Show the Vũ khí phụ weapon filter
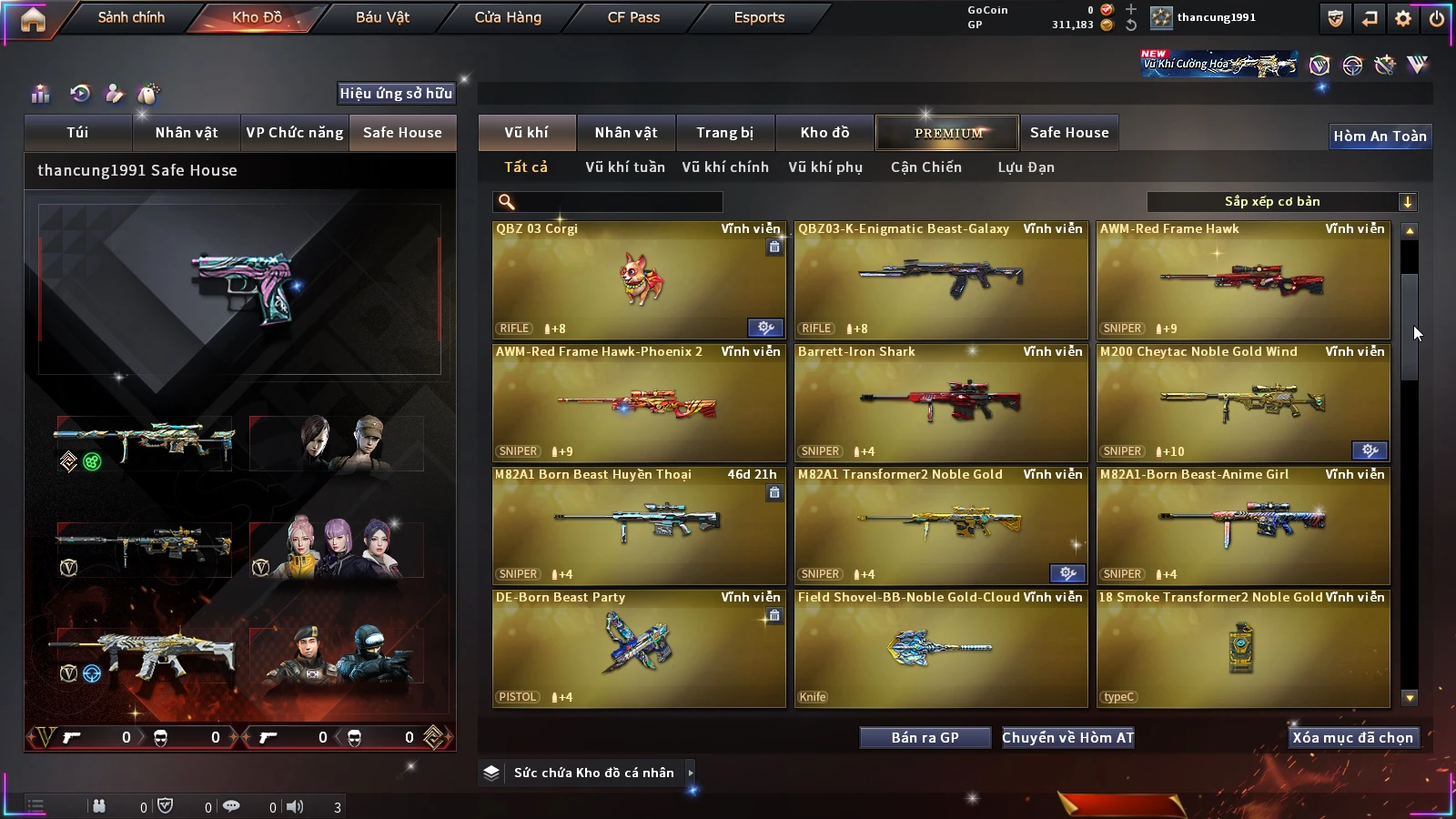 coord(825,167)
